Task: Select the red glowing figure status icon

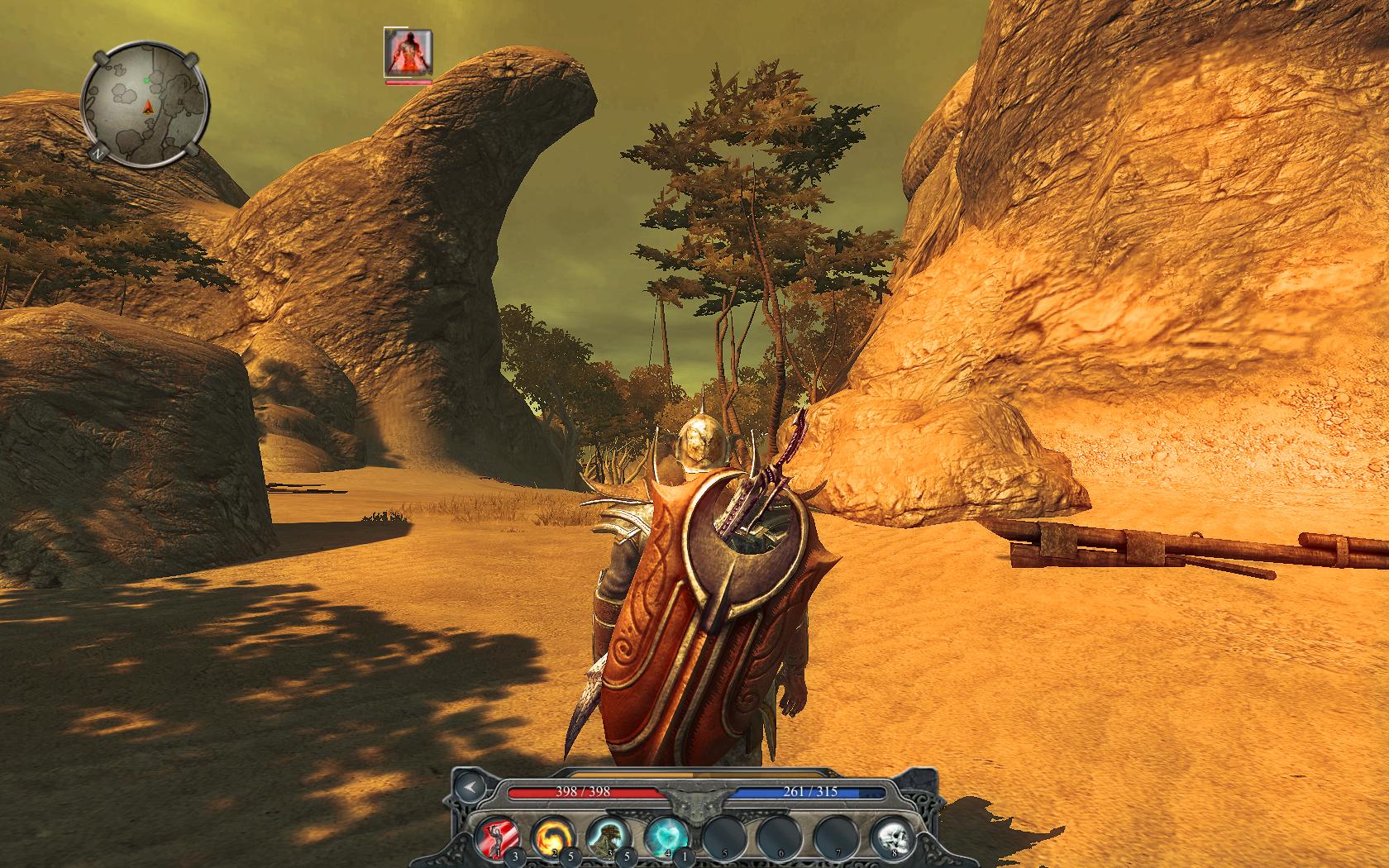Action: coord(408,51)
